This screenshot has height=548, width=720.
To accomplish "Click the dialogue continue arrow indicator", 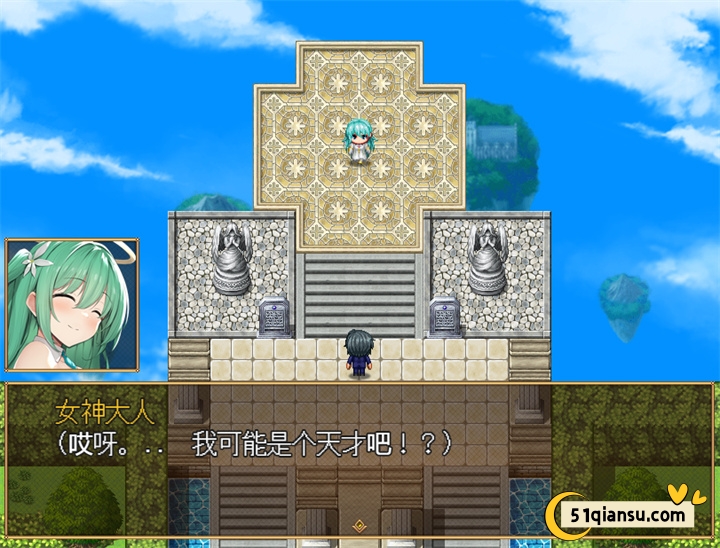I will point(359,524).
